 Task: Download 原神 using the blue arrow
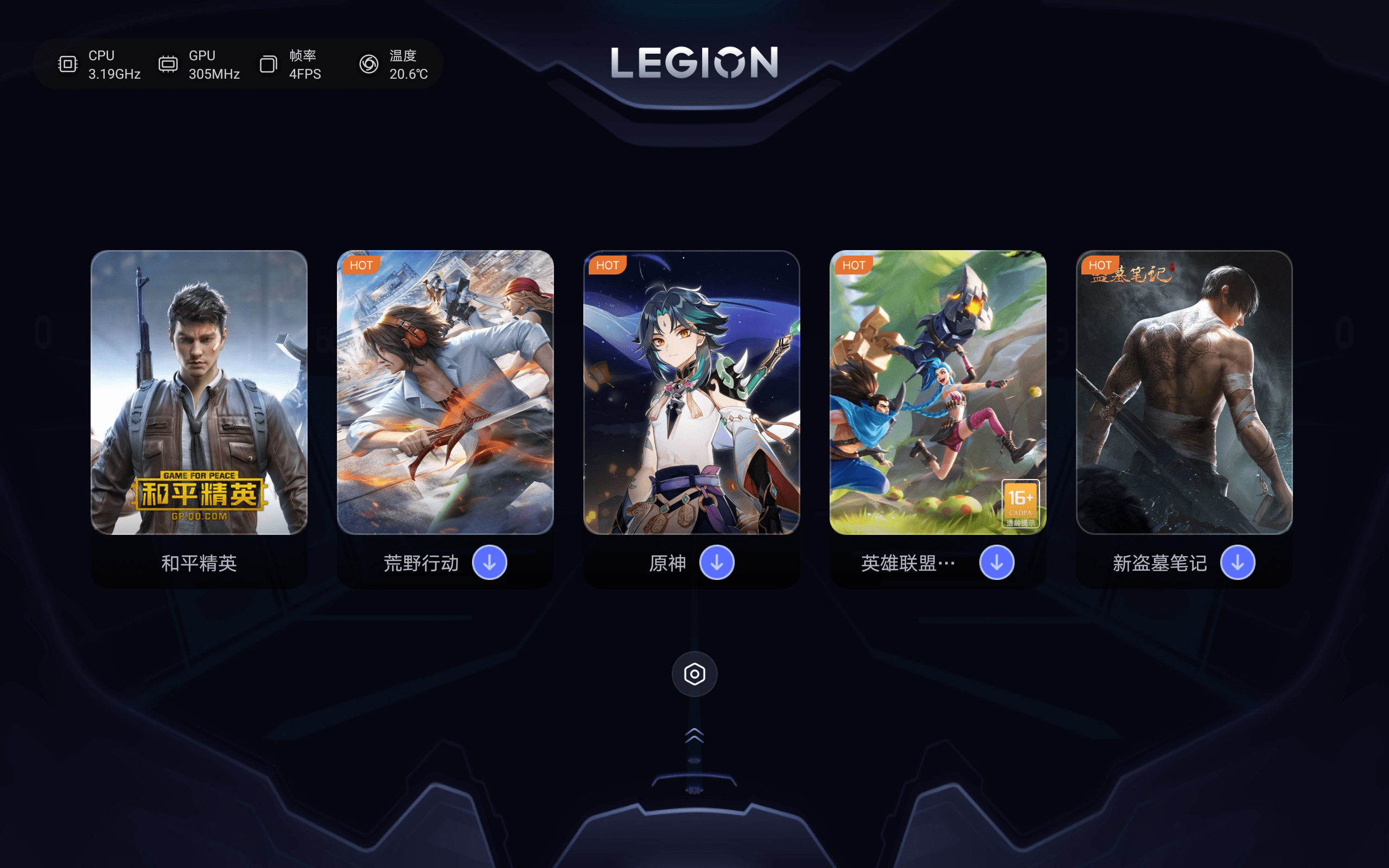tap(716, 563)
